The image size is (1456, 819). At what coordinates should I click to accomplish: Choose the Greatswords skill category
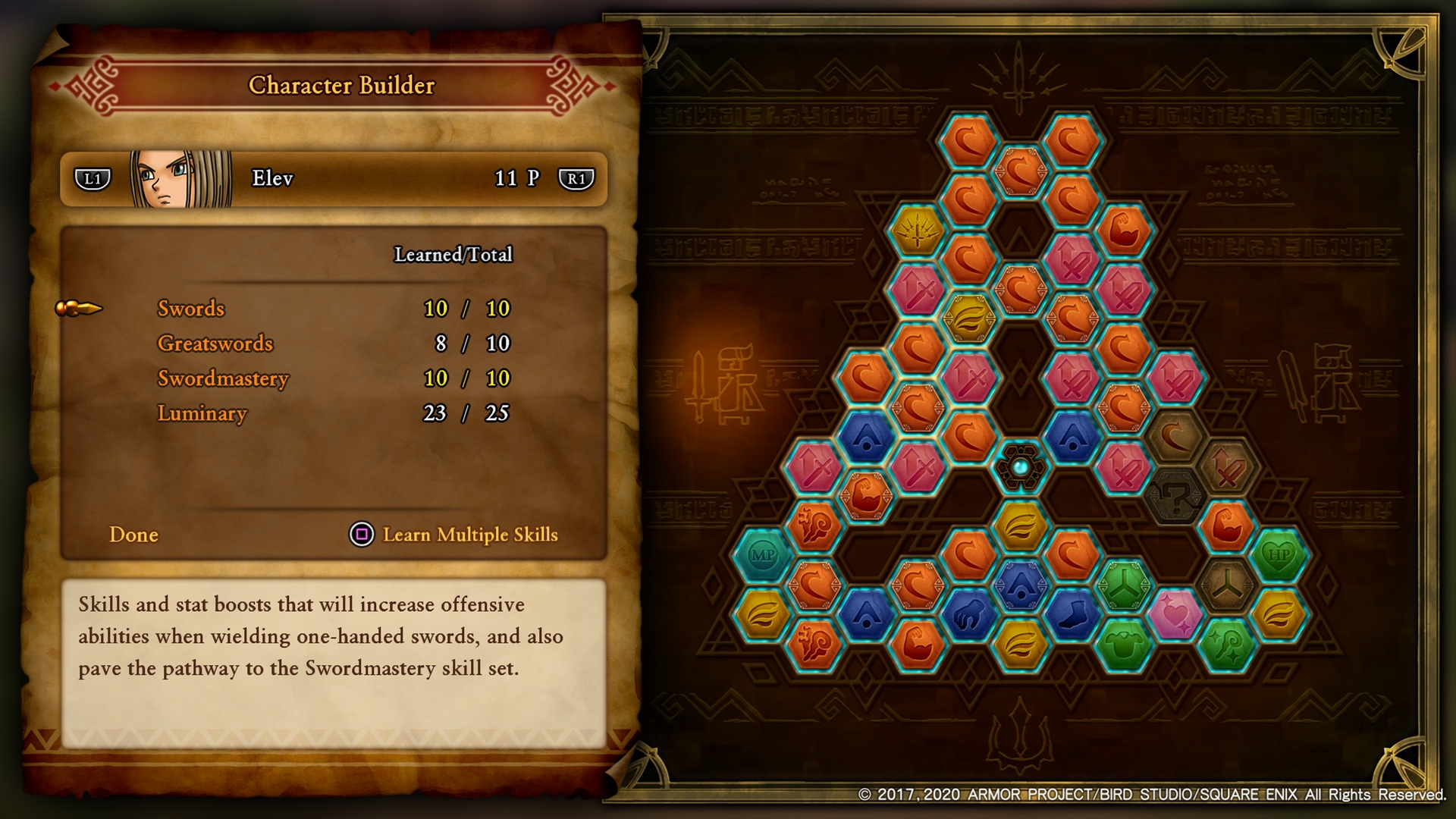click(215, 344)
